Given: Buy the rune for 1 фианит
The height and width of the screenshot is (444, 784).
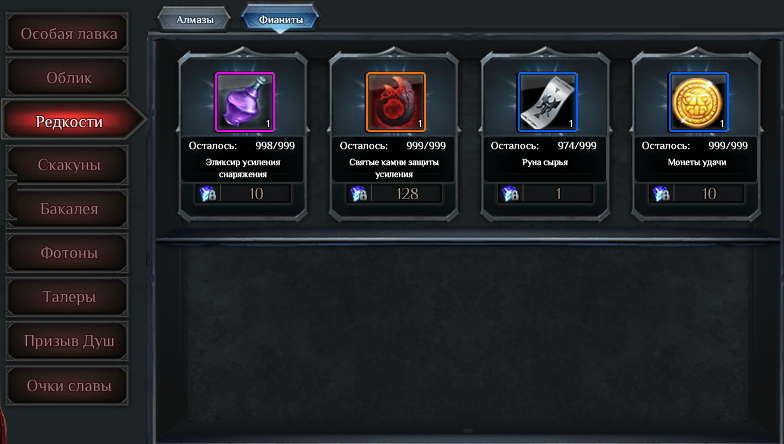Looking at the screenshot, I should click(x=547, y=194).
